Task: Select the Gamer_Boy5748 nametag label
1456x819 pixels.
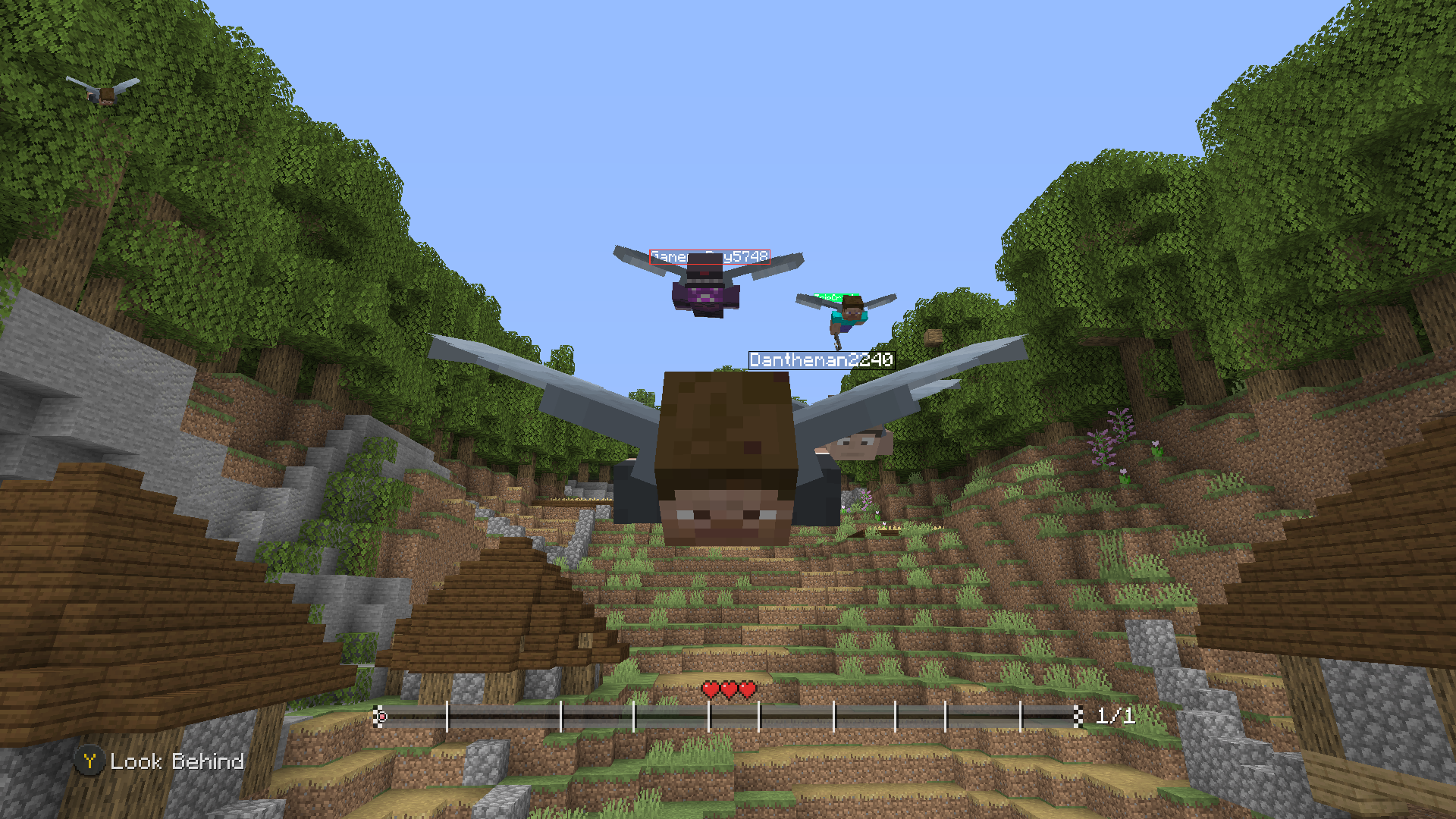Action: [x=711, y=256]
